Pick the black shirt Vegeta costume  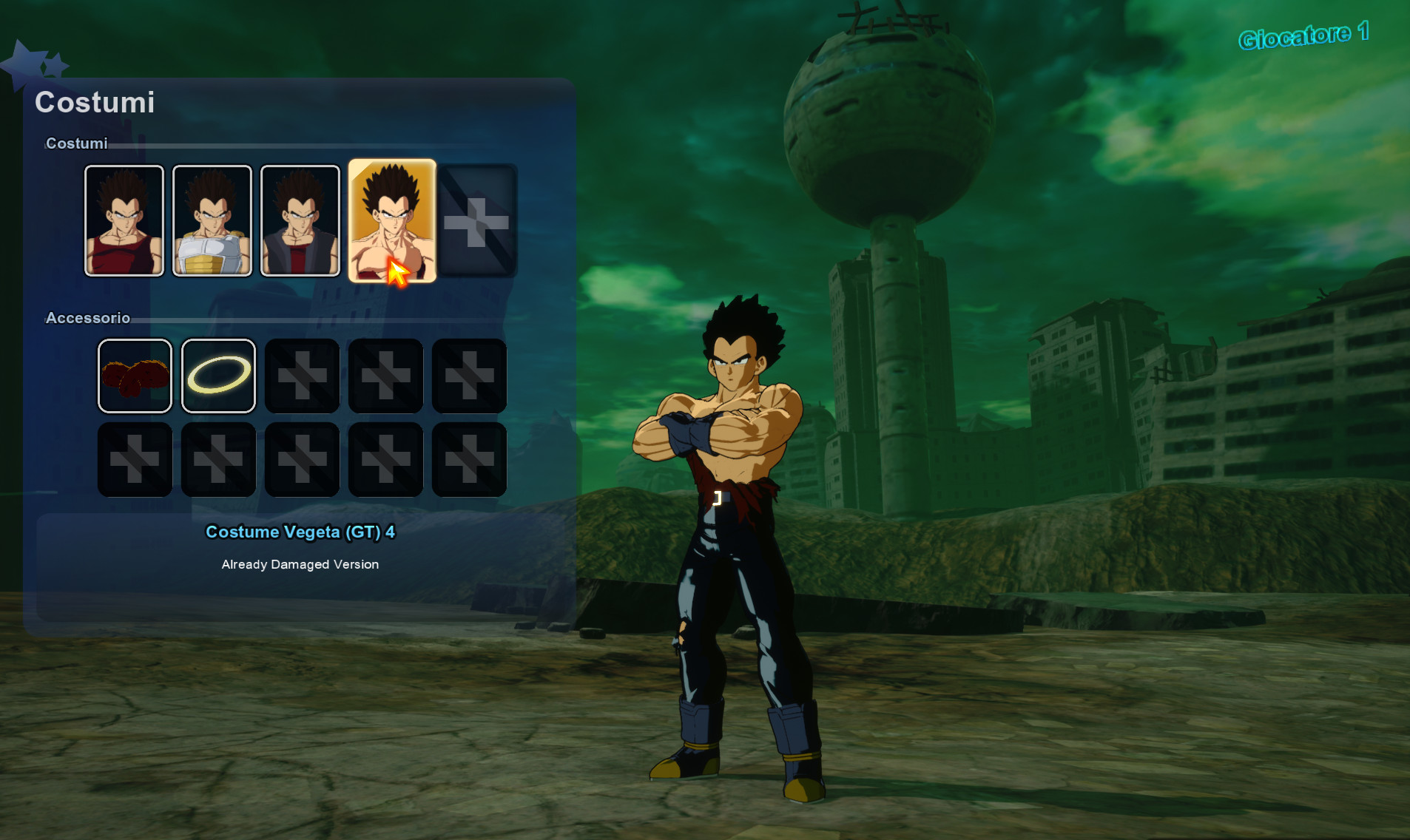point(301,220)
